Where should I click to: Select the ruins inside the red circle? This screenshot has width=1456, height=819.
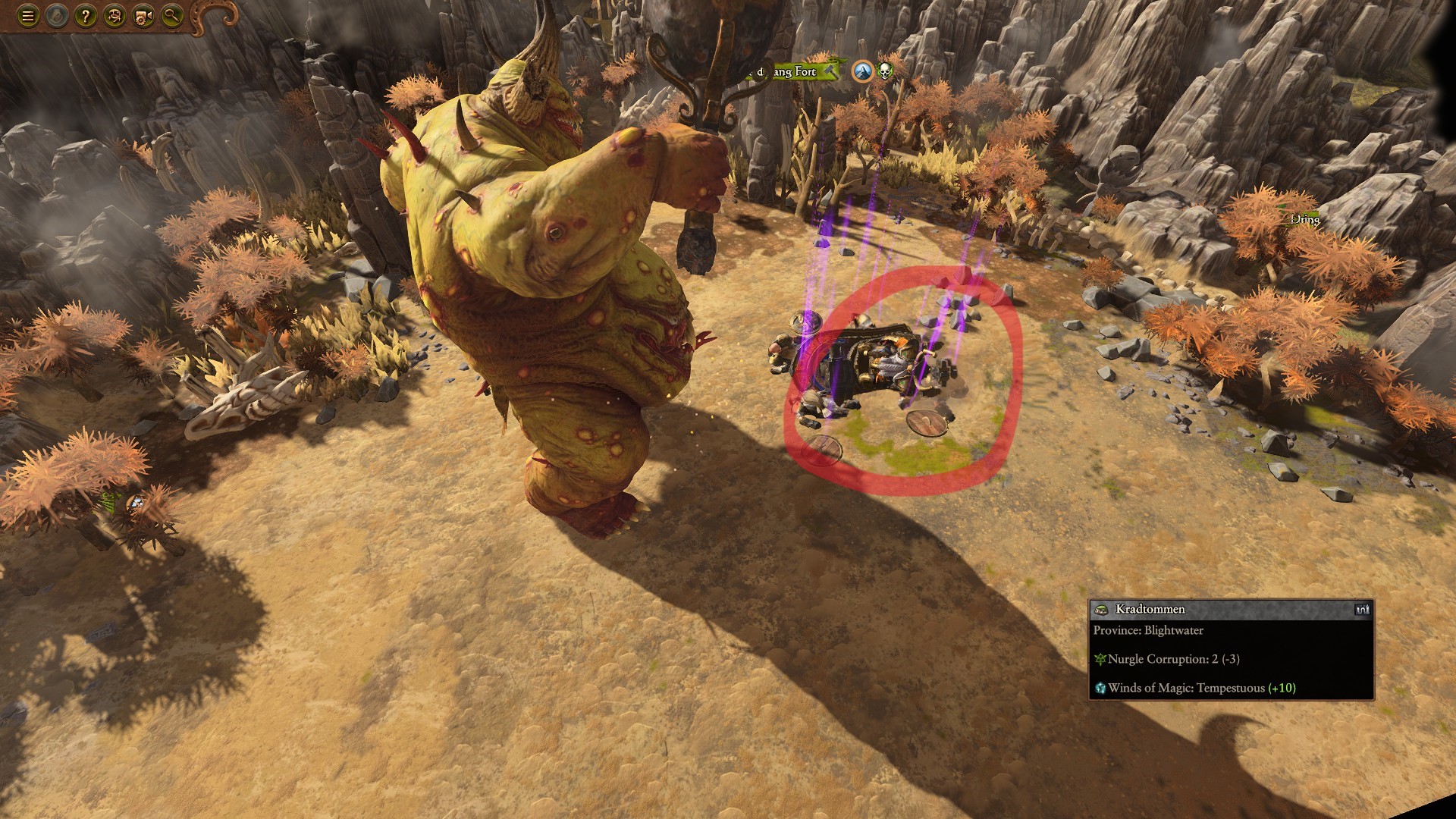880,364
